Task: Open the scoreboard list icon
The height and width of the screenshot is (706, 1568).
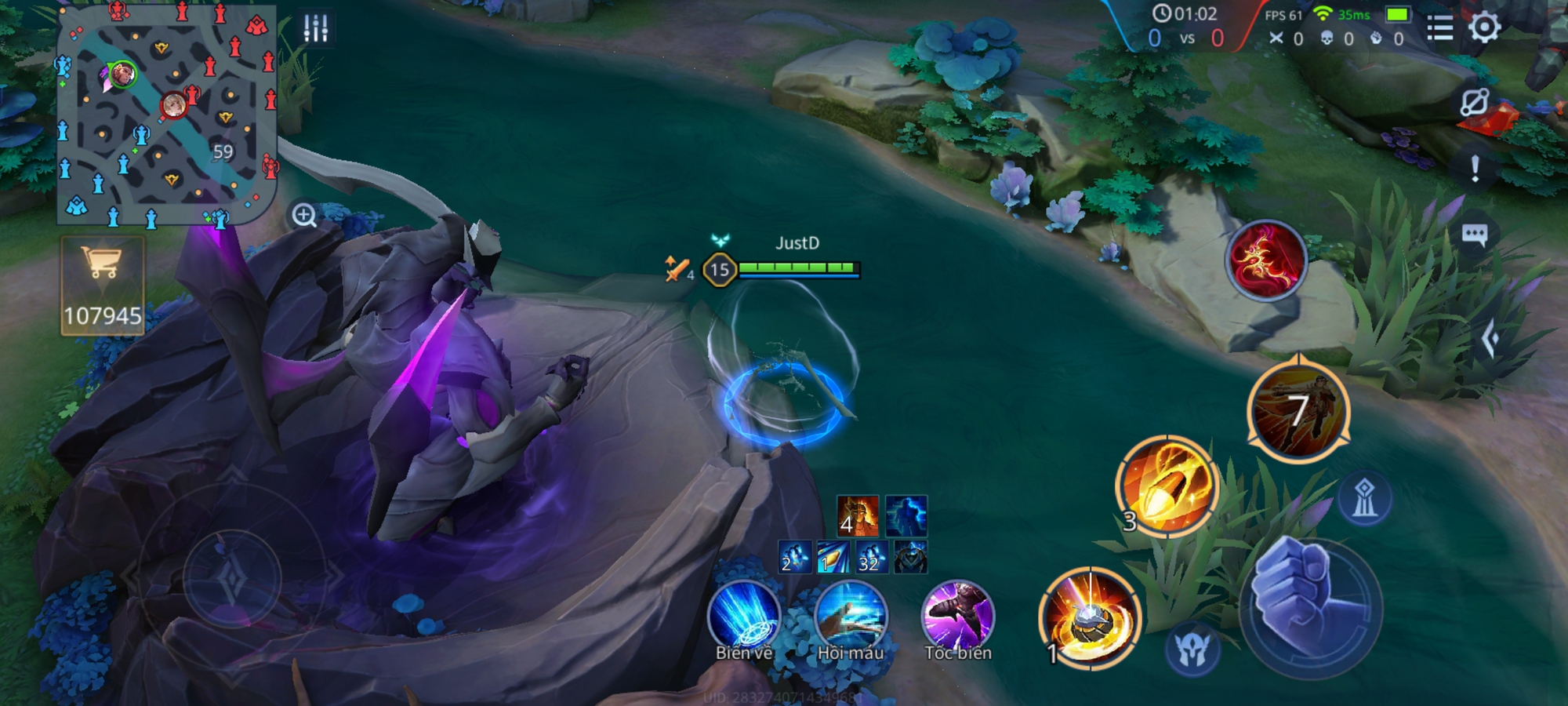Action: pos(1439,29)
